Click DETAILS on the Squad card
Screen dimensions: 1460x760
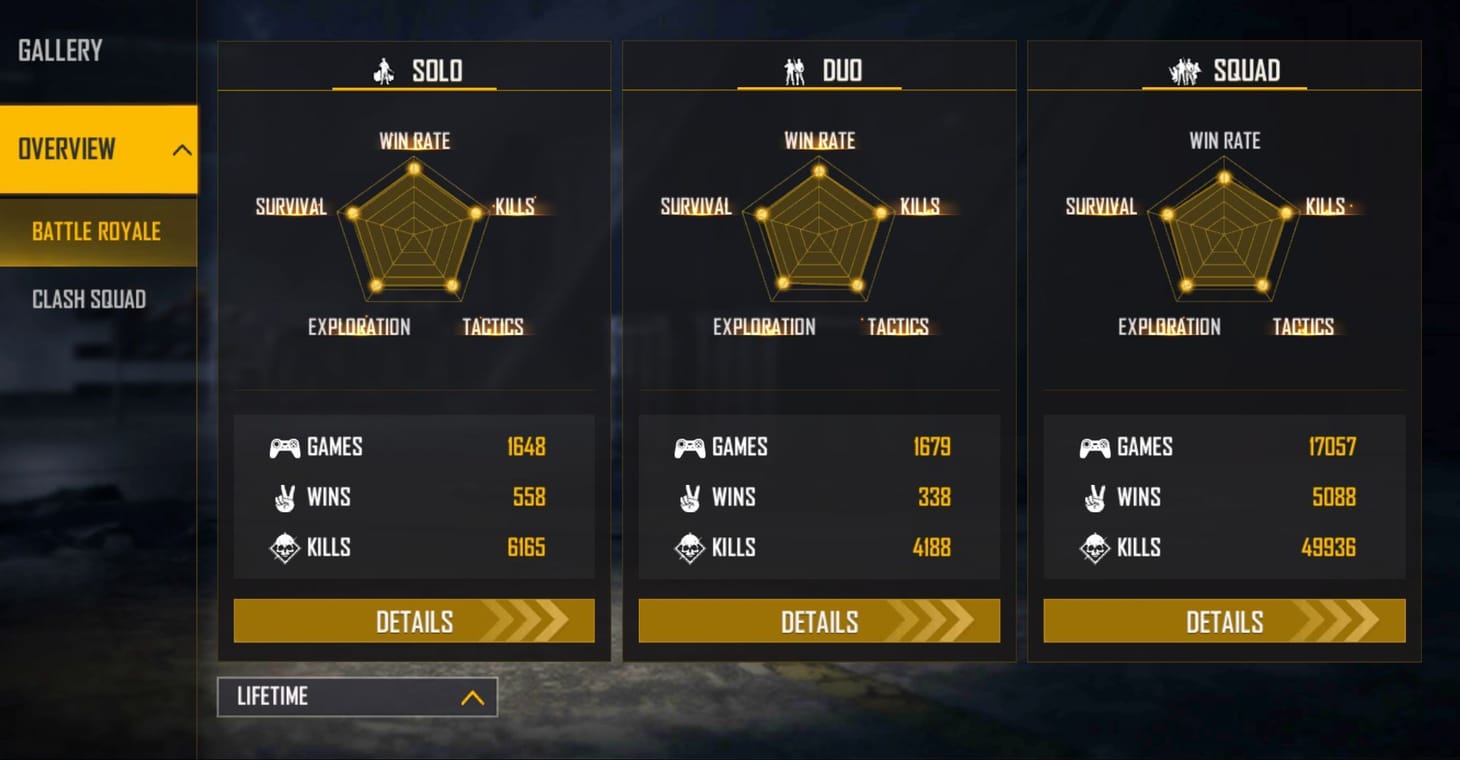(x=1224, y=621)
